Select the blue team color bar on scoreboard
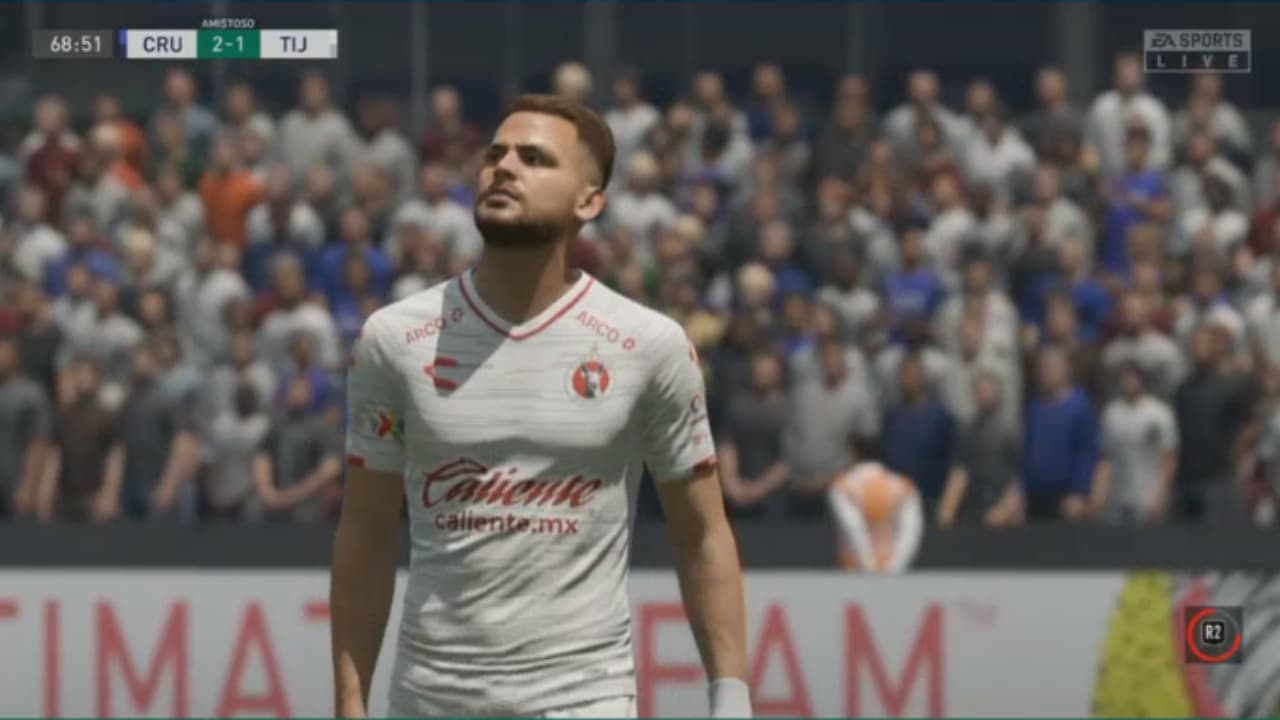Image resolution: width=1280 pixels, height=720 pixels. (x=124, y=43)
